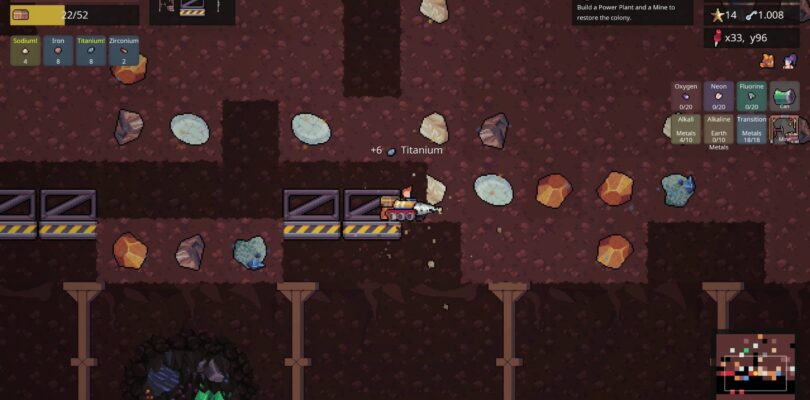
Task: Click the purple-haired character icon
Action: tap(790, 61)
